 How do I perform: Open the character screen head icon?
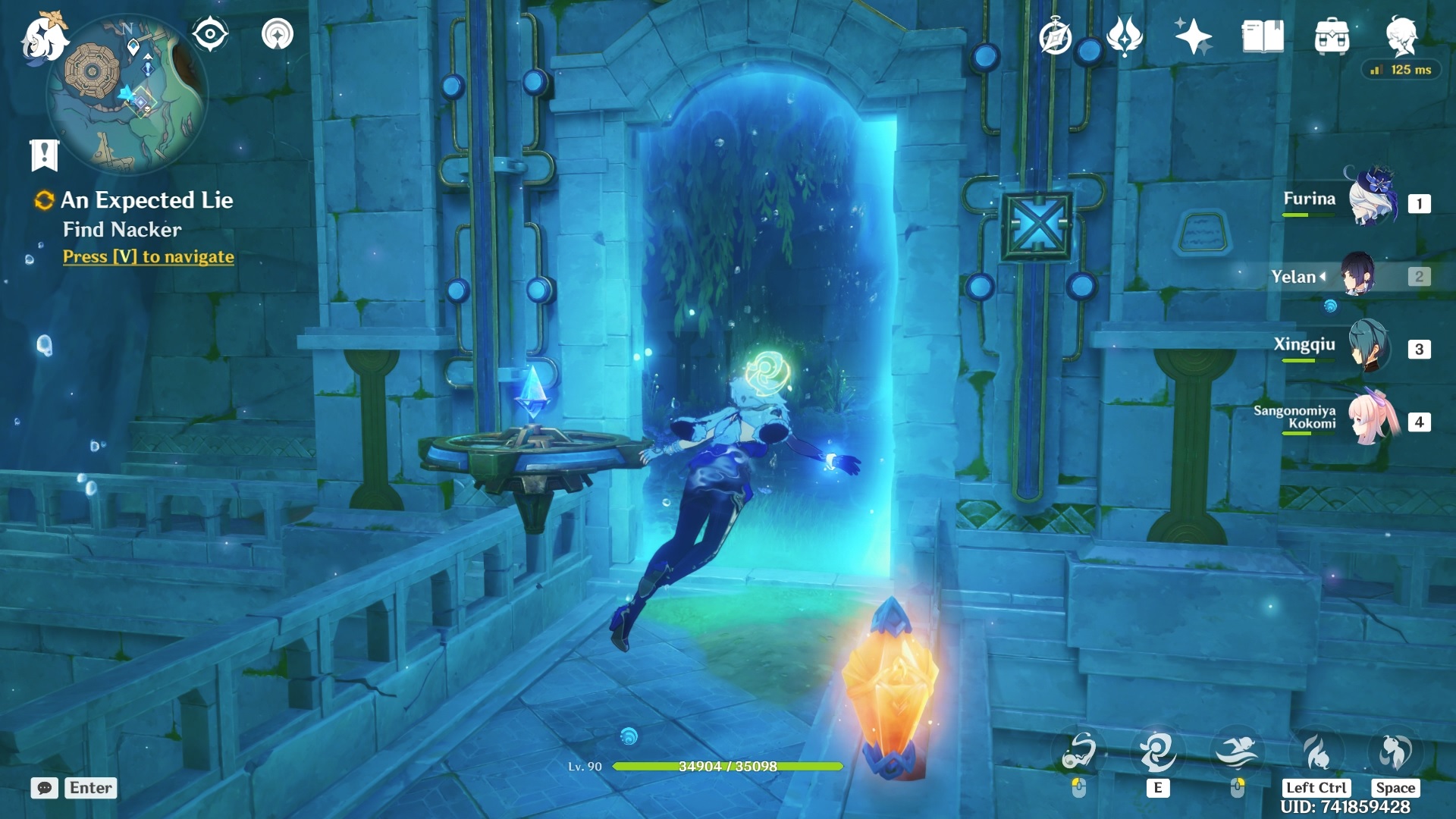click(1401, 36)
